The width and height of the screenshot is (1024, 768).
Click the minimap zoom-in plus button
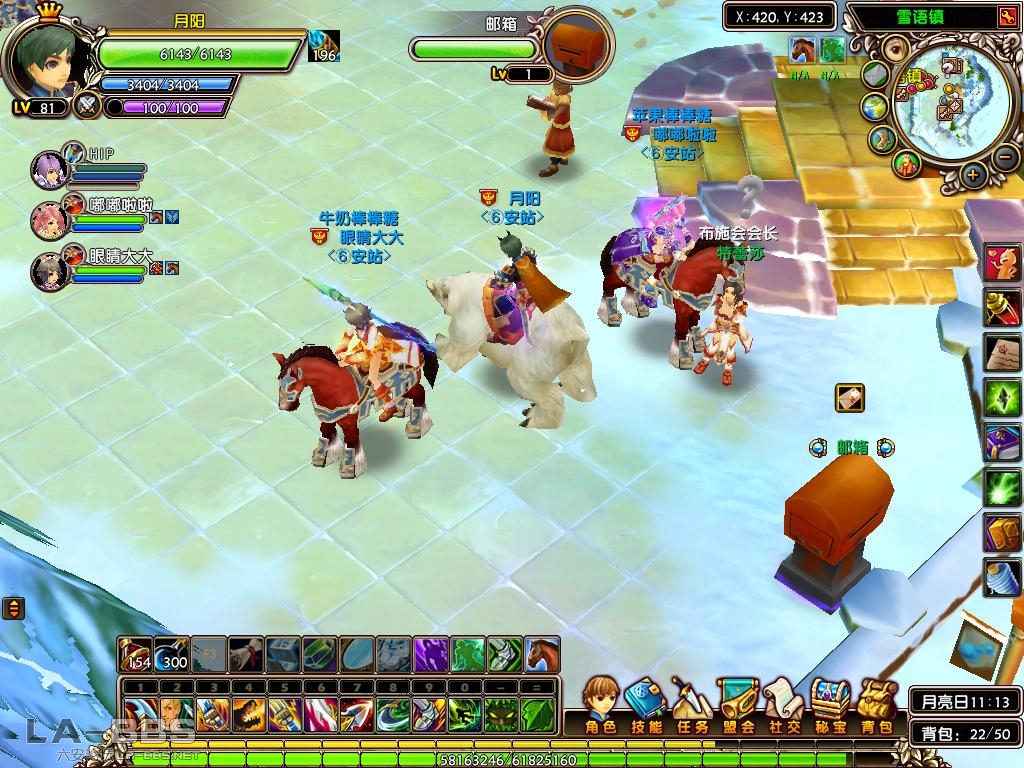click(x=973, y=175)
